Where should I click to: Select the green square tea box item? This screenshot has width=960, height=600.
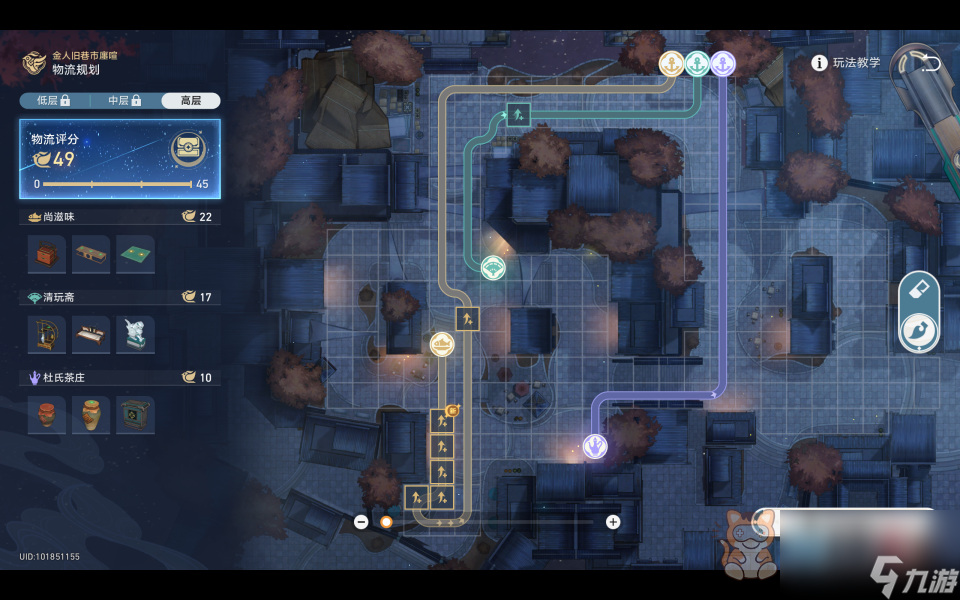pyautogui.click(x=135, y=415)
